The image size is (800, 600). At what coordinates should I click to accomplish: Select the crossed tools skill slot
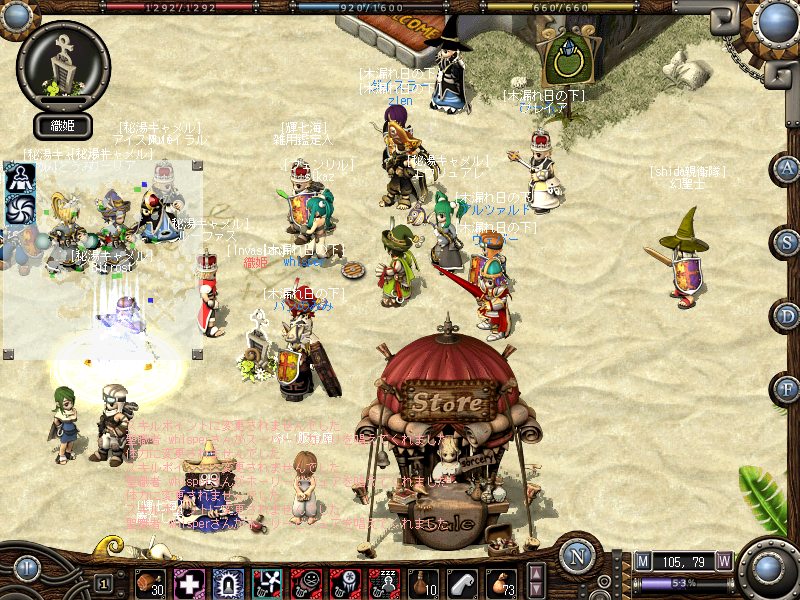tap(267, 582)
